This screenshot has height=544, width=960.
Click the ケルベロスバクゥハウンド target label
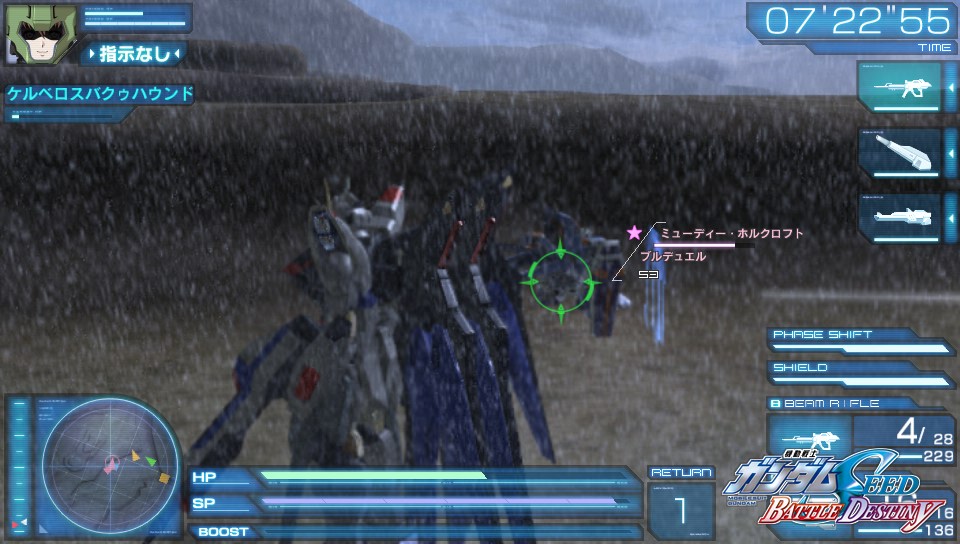pyautogui.click(x=100, y=94)
